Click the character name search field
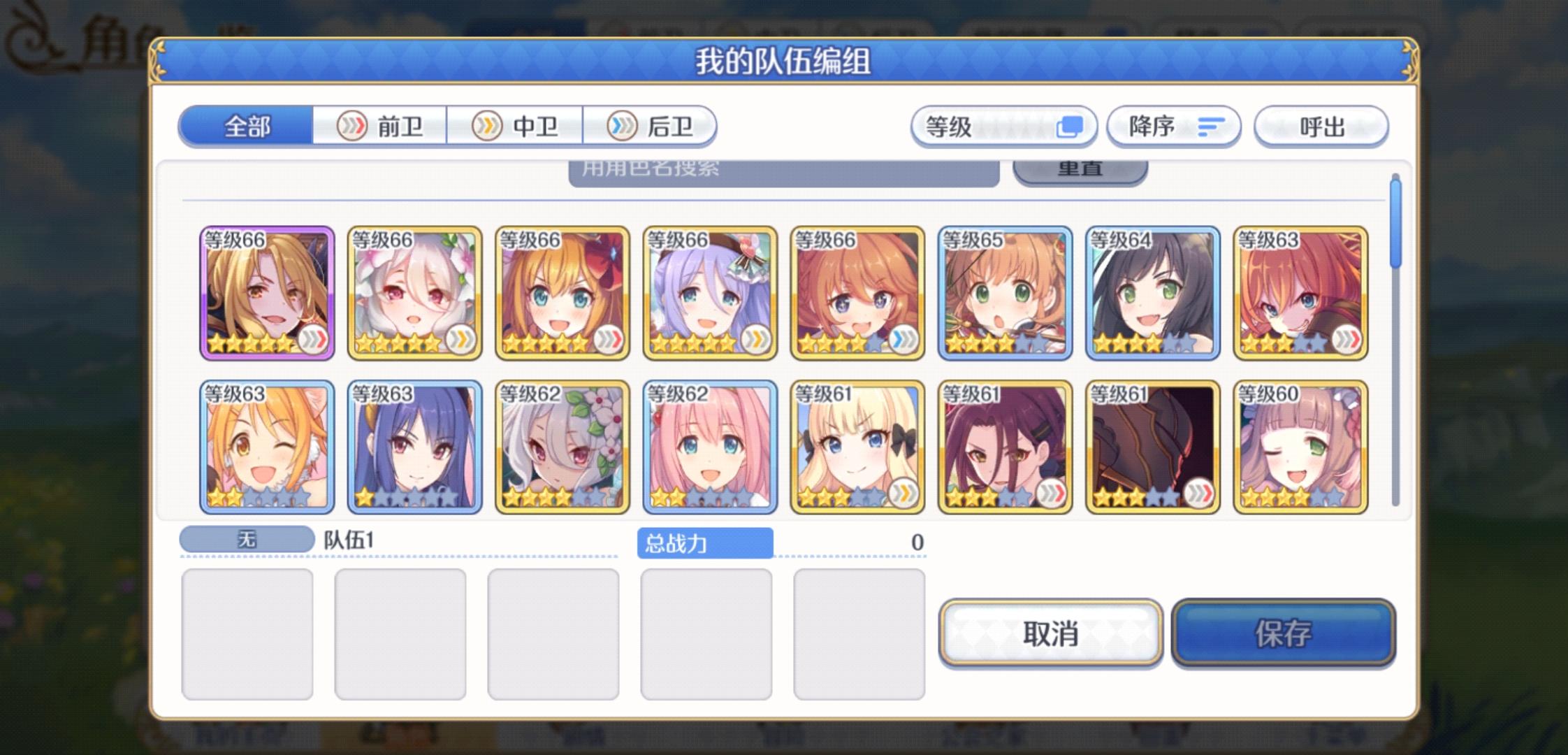The width and height of the screenshot is (1568, 755). [x=783, y=170]
